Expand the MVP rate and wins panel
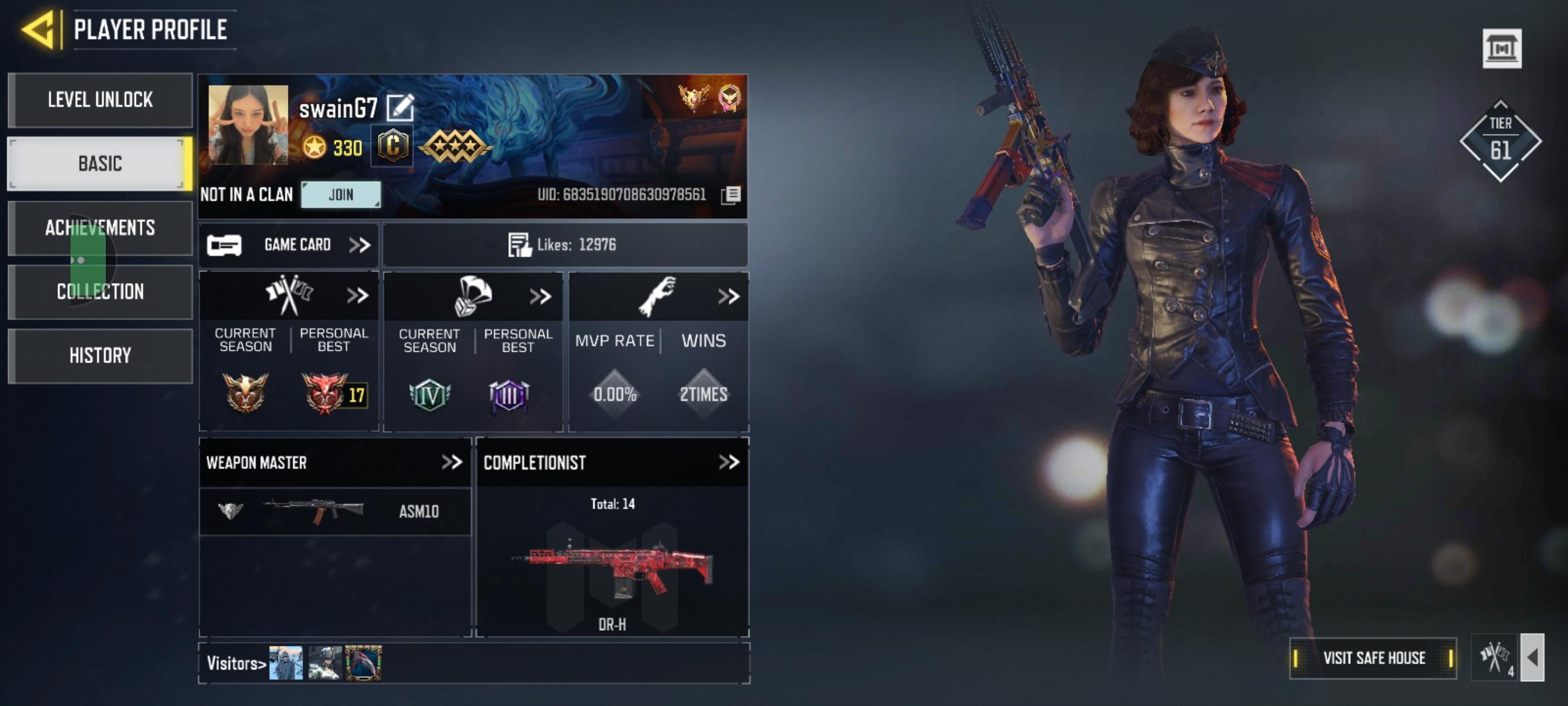 click(x=728, y=297)
